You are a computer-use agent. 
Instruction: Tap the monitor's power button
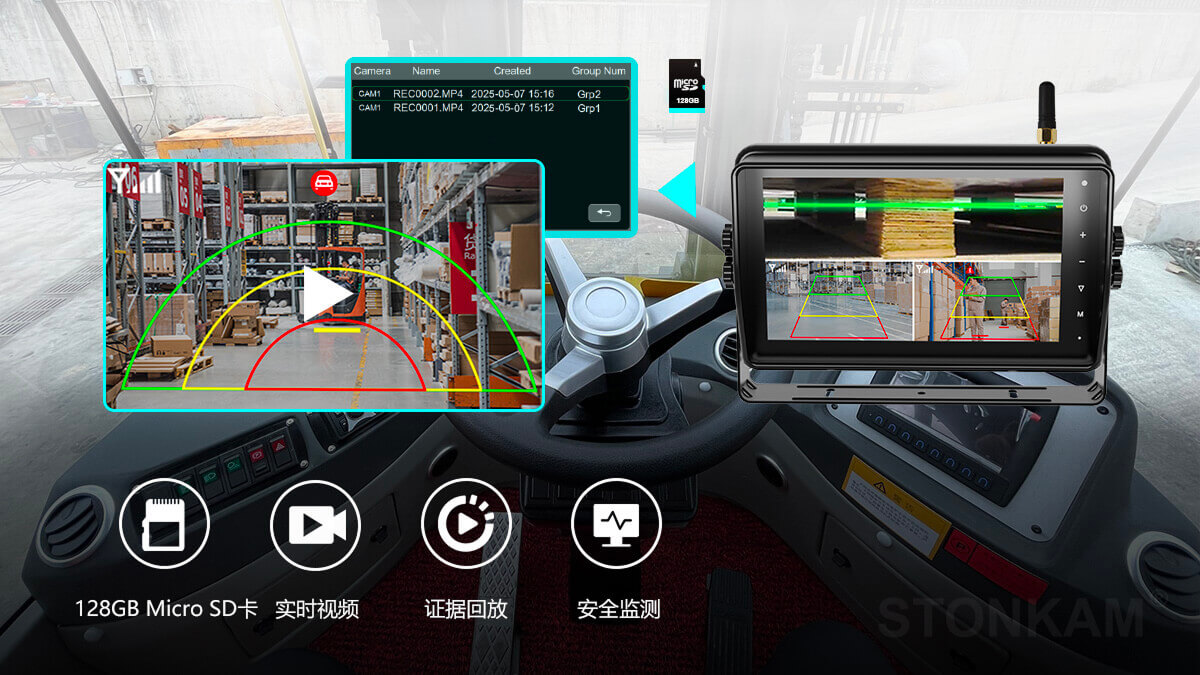(x=1082, y=209)
